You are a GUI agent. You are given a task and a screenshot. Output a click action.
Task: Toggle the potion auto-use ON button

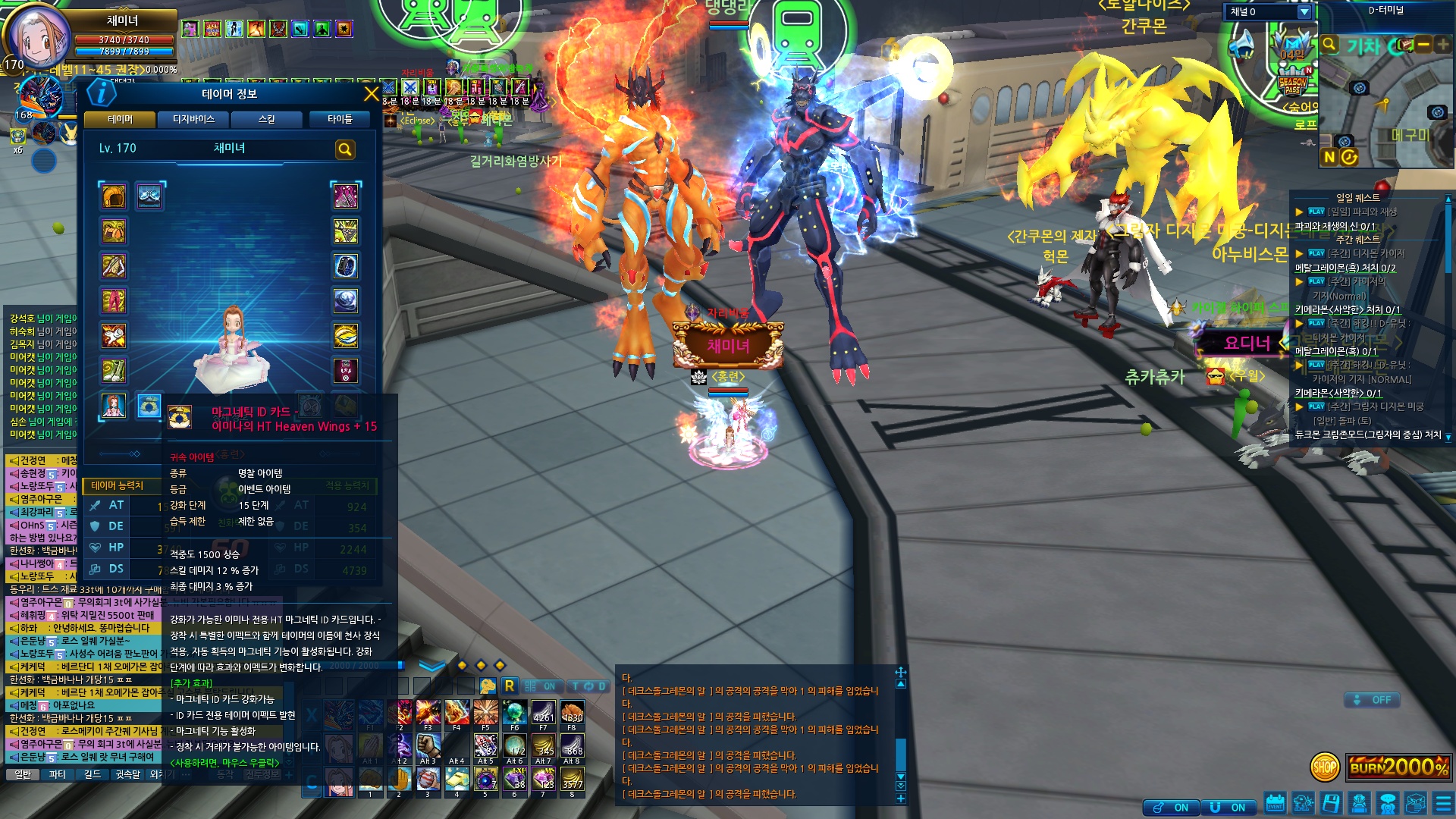1172,808
